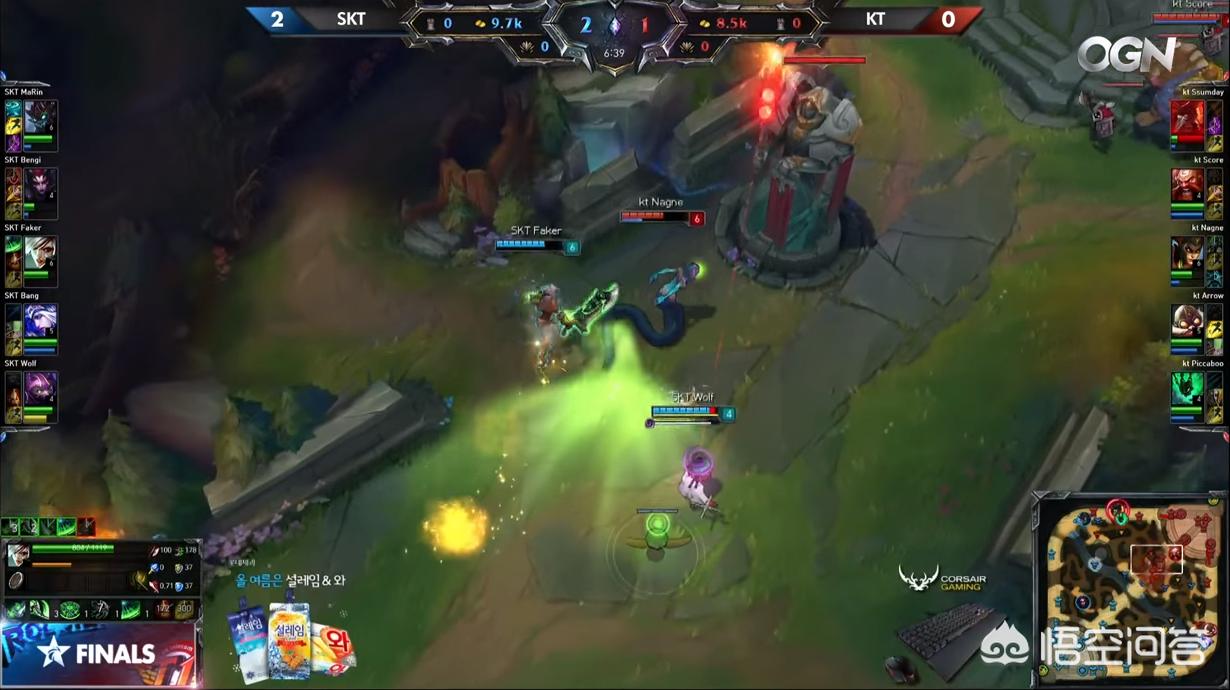Click the 300 gold item icon
This screenshot has height=690, width=1230.
click(x=185, y=609)
